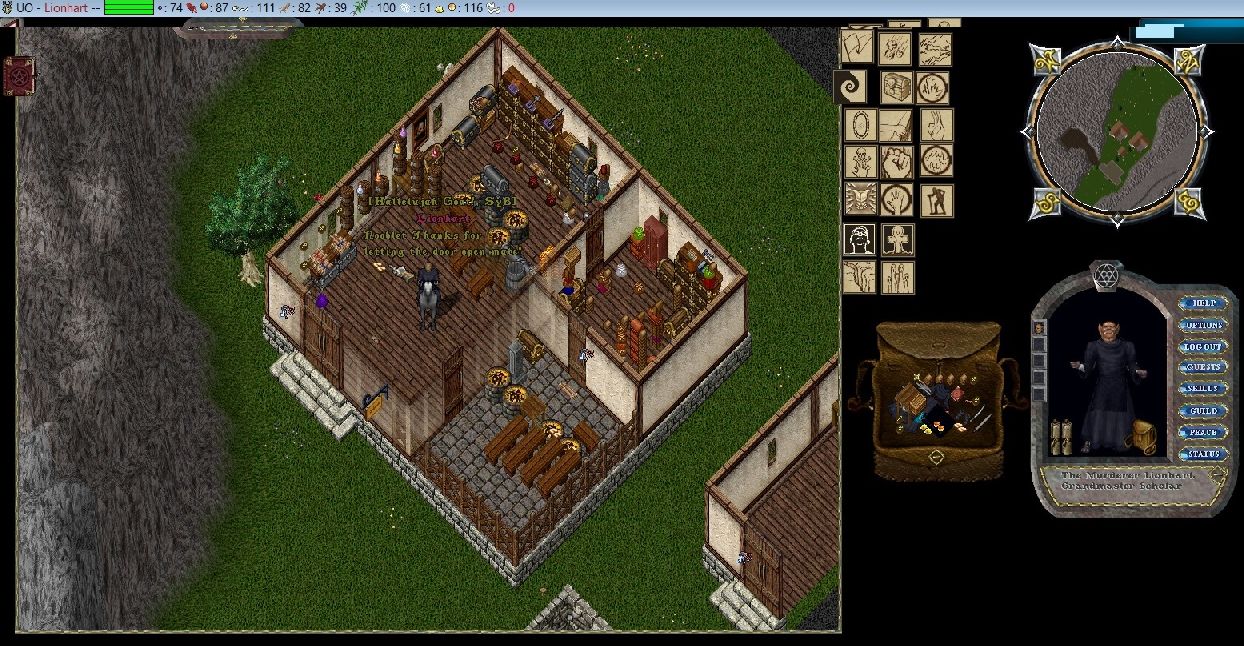Show the Skills list
Image resolution: width=1244 pixels, height=646 pixels.
tap(1203, 389)
